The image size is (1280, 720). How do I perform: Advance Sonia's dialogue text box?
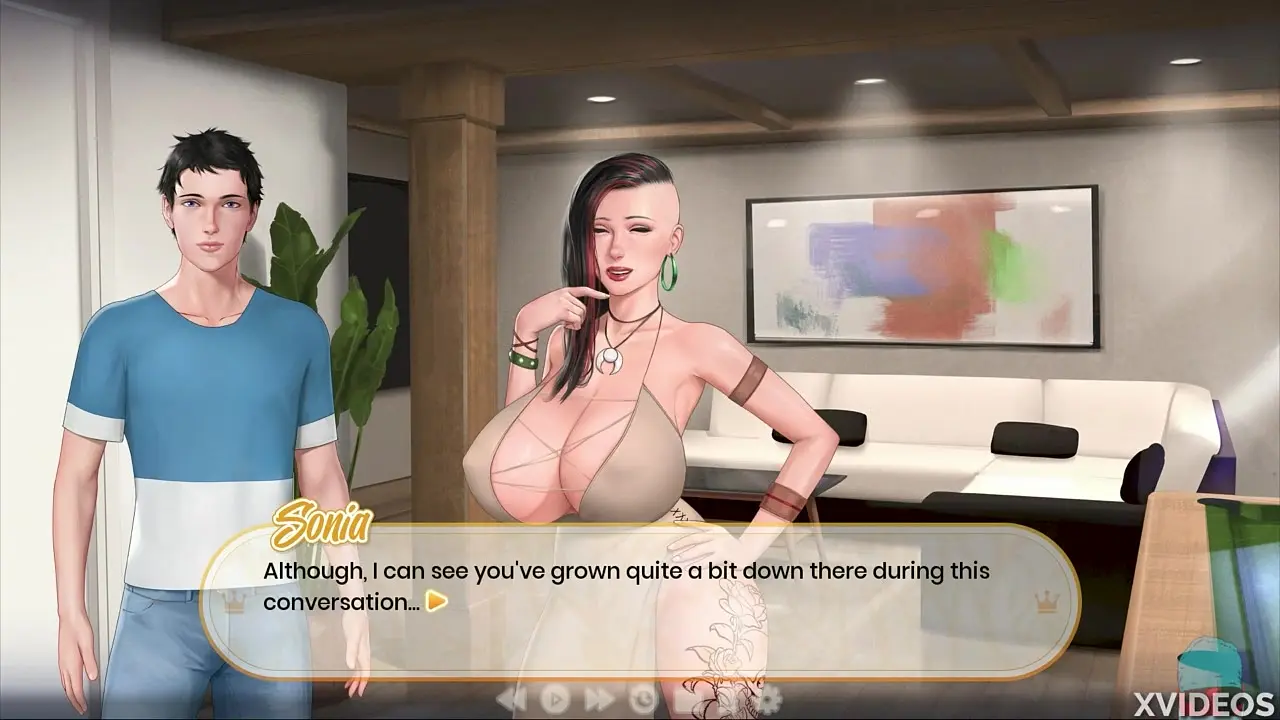coord(640,588)
